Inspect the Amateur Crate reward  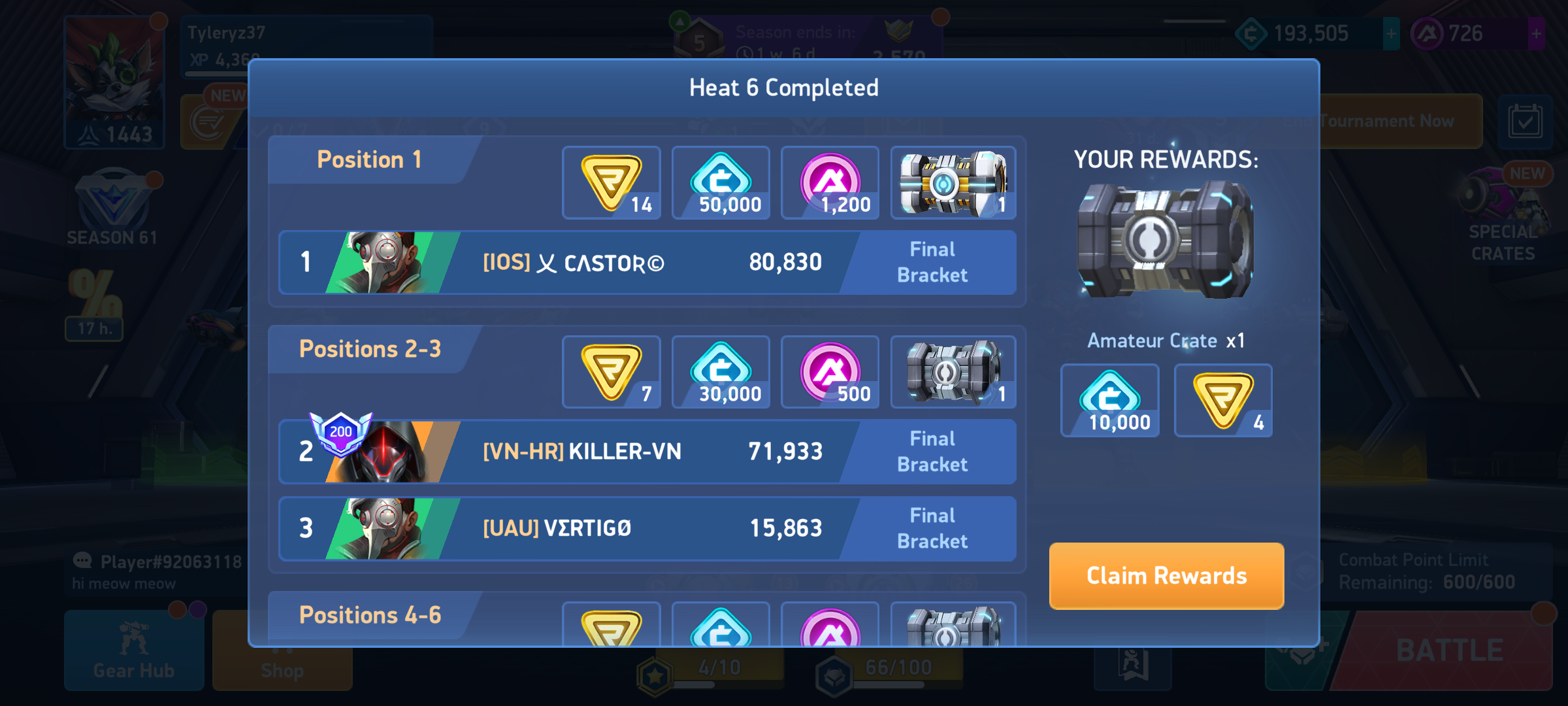(x=1166, y=241)
